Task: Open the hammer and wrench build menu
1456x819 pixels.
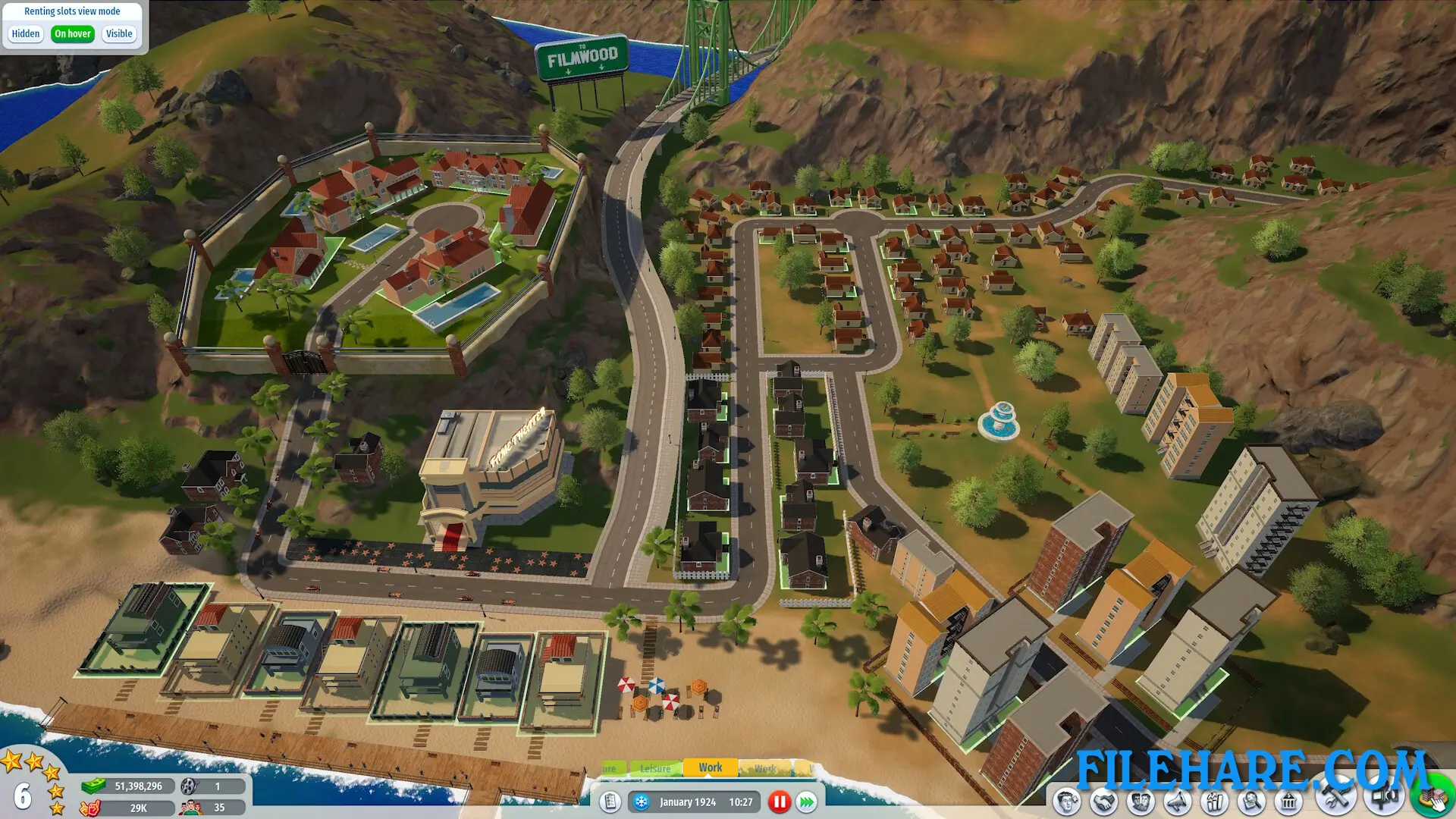Action: (1335, 799)
